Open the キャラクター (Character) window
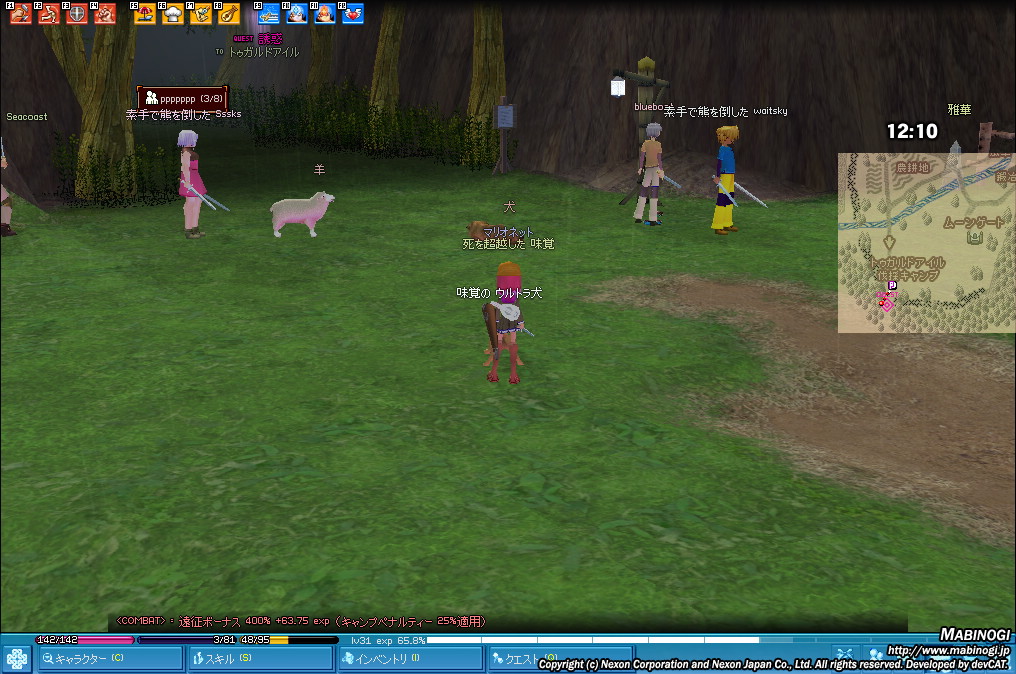 pos(110,658)
